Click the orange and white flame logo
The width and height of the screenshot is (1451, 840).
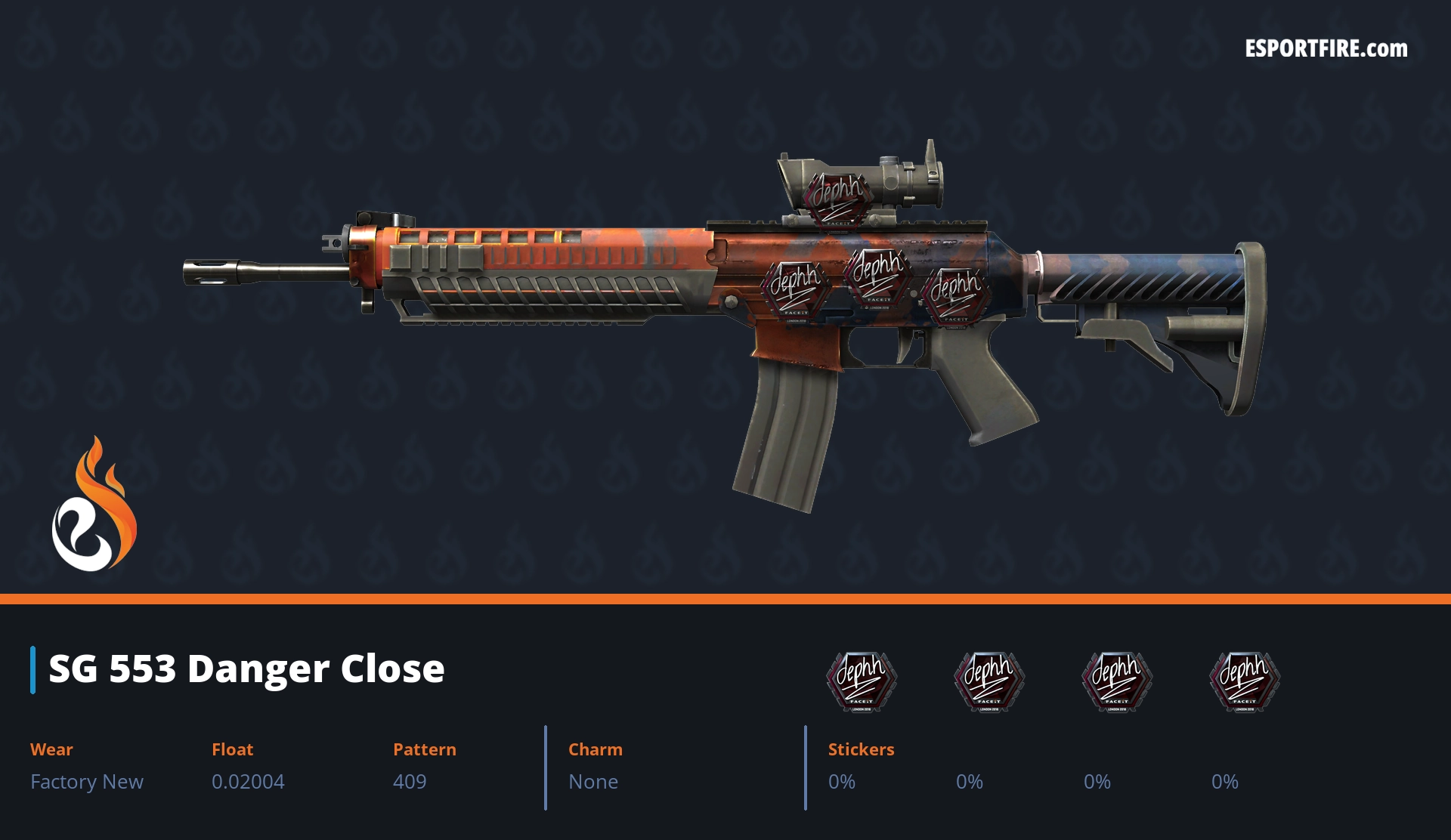(x=94, y=505)
